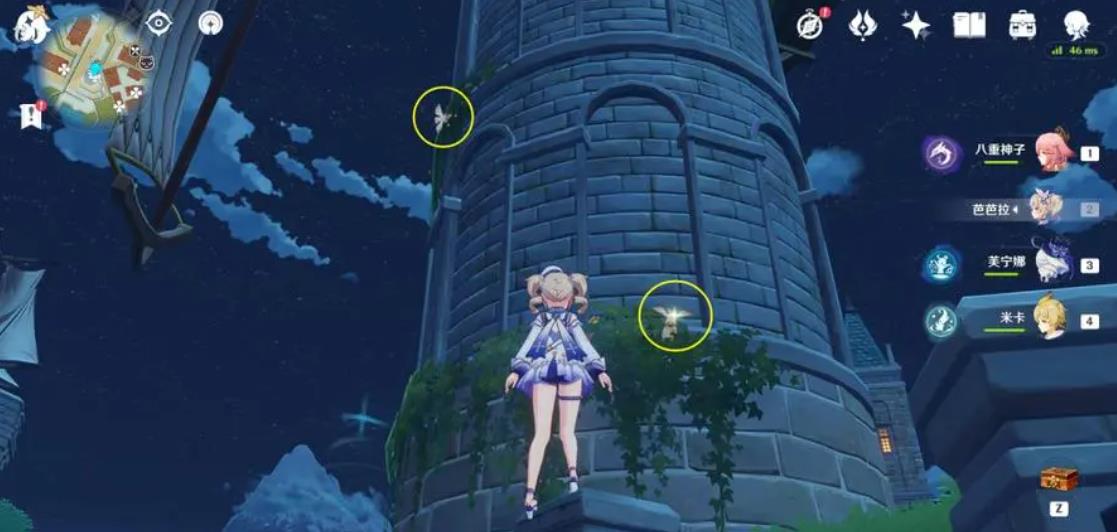The image size is (1117, 532).
Task: Open the compass icon with red alert
Action: 811,25
